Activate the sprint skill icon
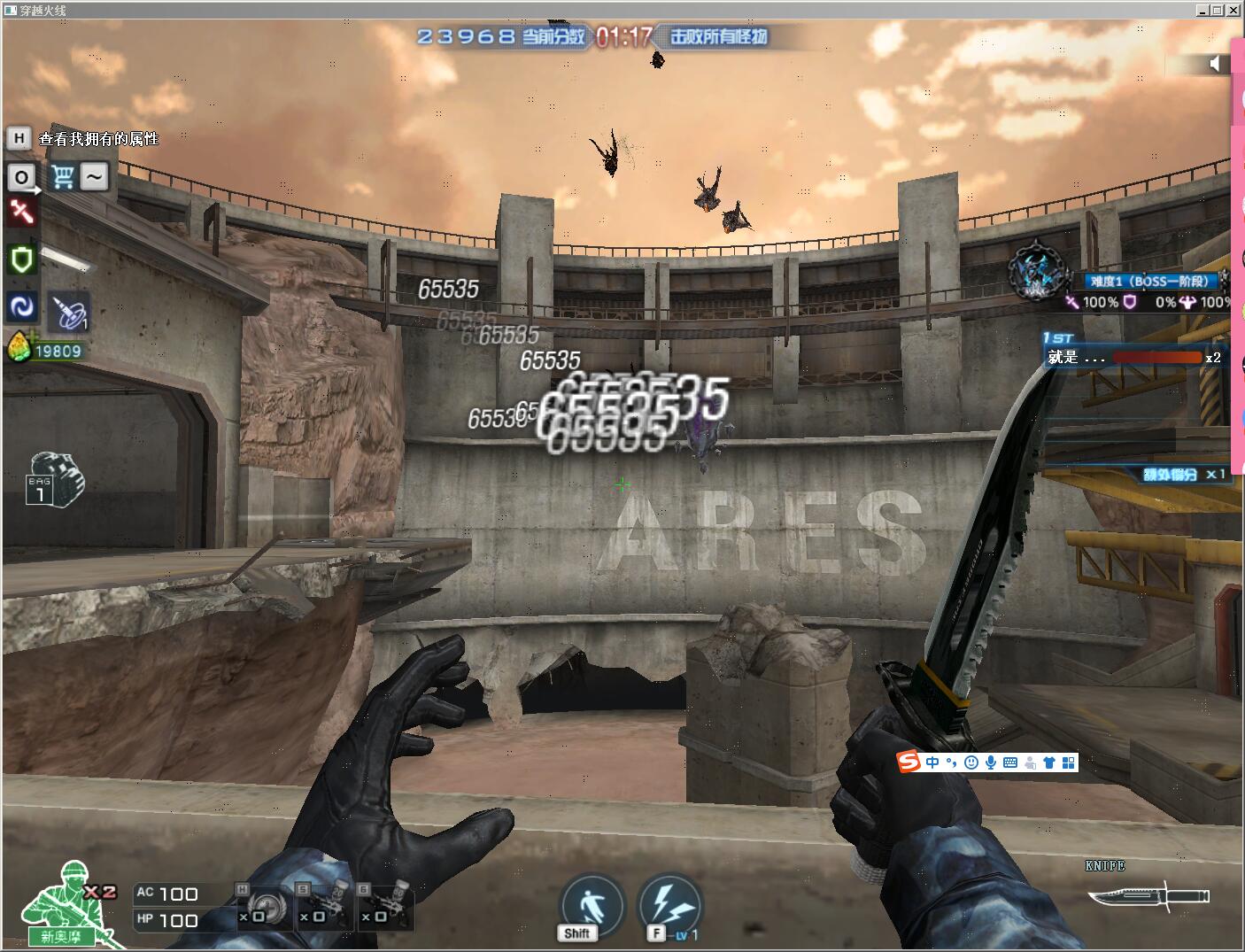 [x=592, y=904]
